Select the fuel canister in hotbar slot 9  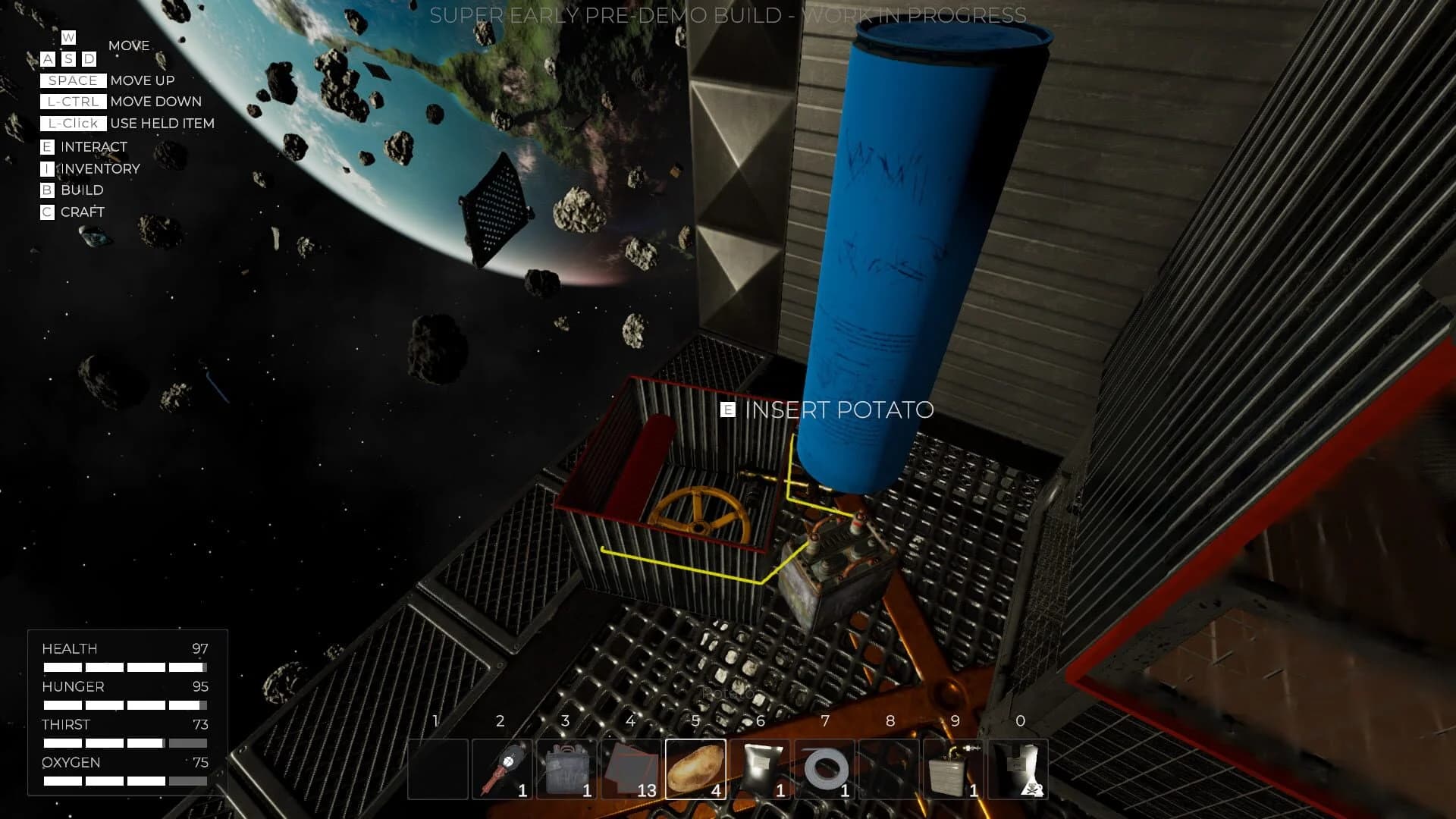coord(955,768)
